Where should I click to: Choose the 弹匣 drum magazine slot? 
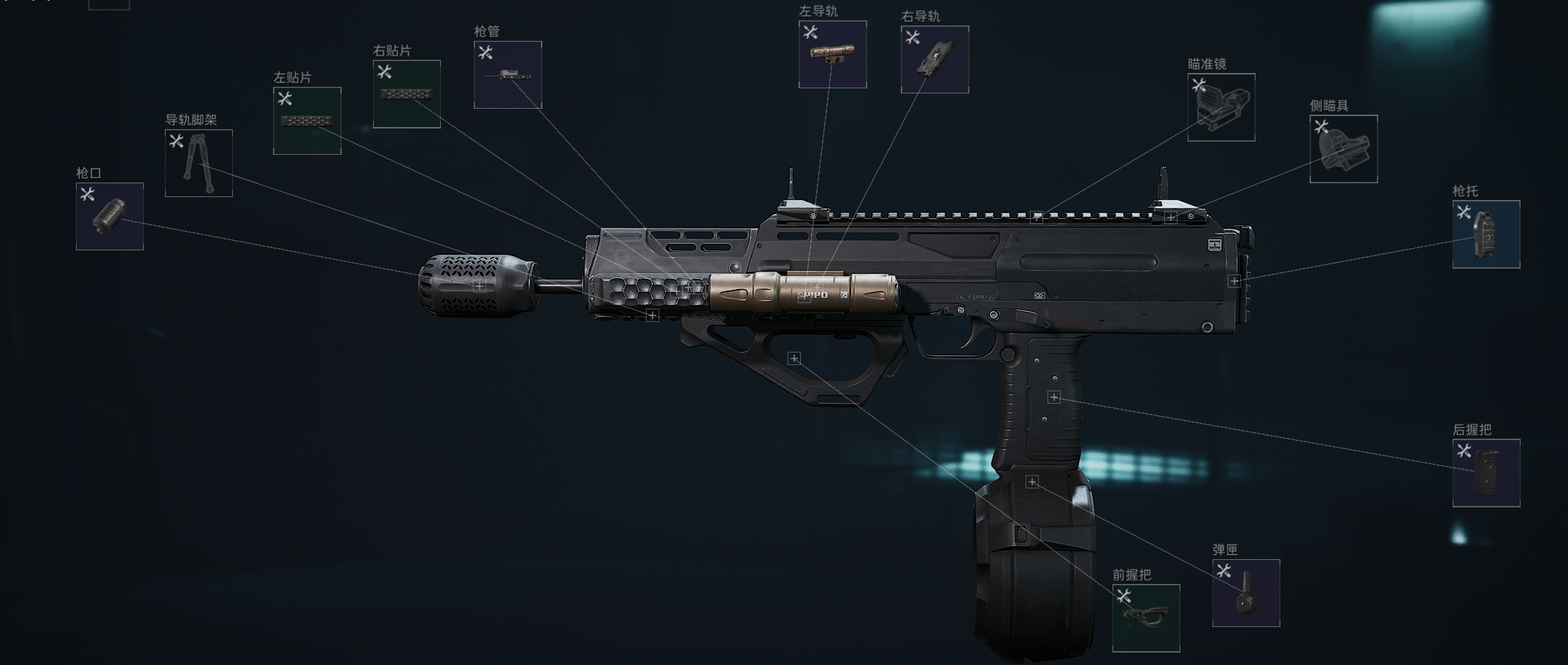tap(1245, 593)
